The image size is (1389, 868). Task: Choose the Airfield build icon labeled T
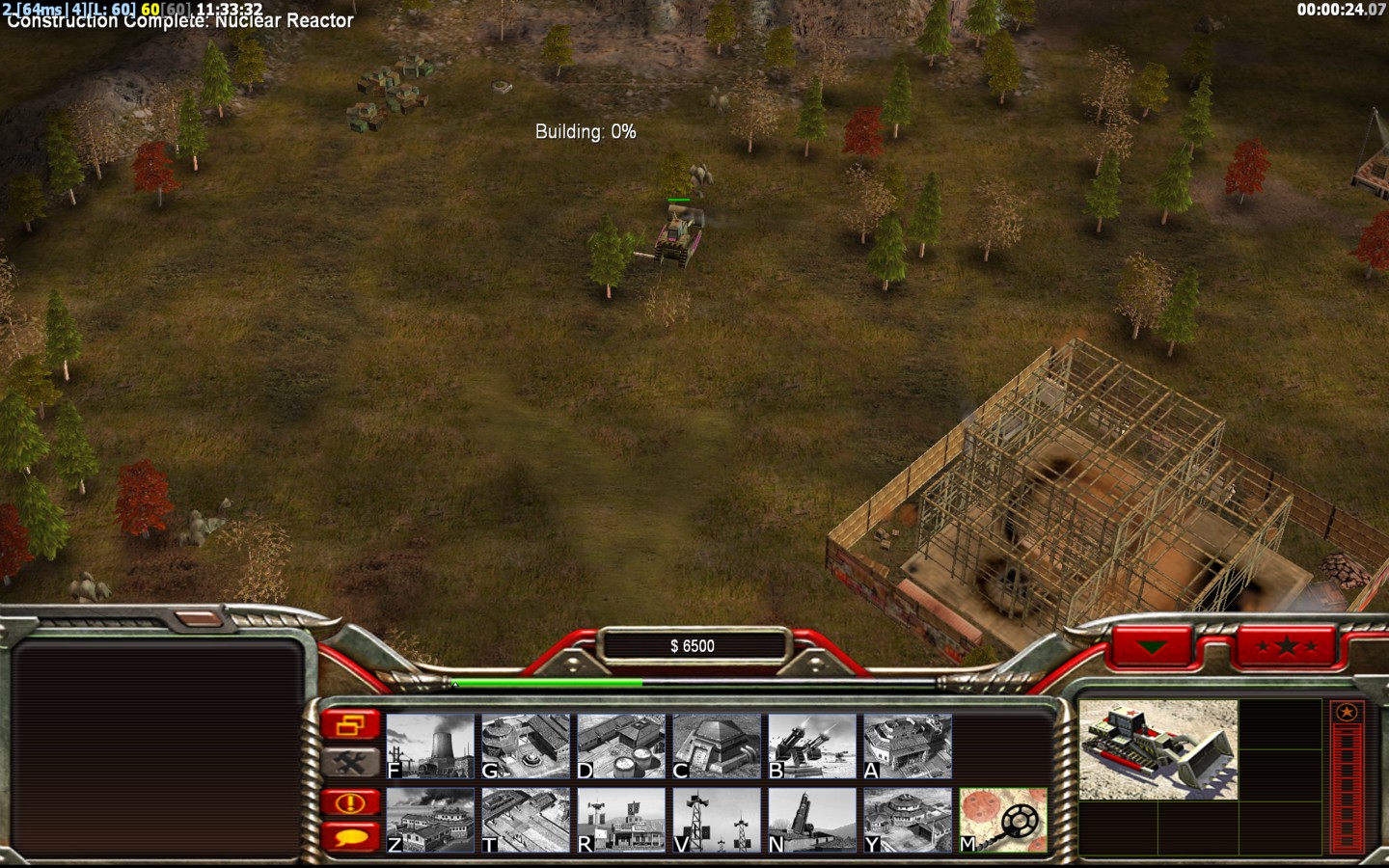click(x=526, y=820)
